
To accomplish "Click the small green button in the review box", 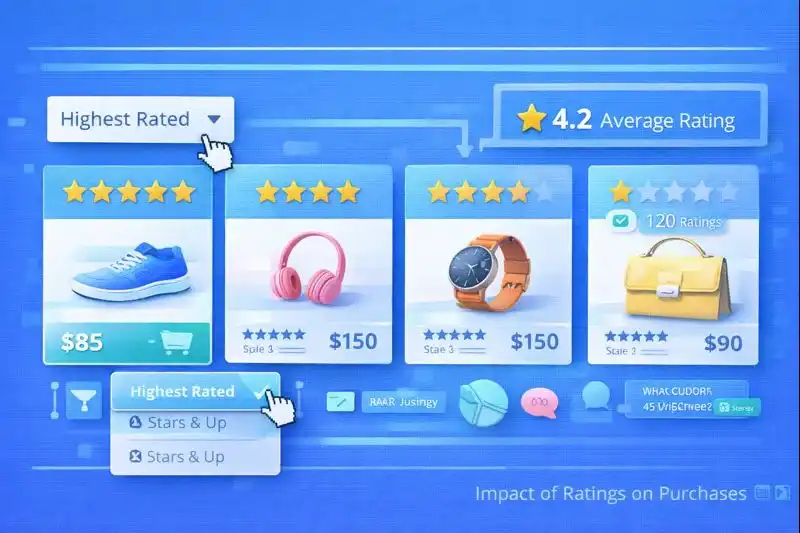I will click(x=736, y=407).
